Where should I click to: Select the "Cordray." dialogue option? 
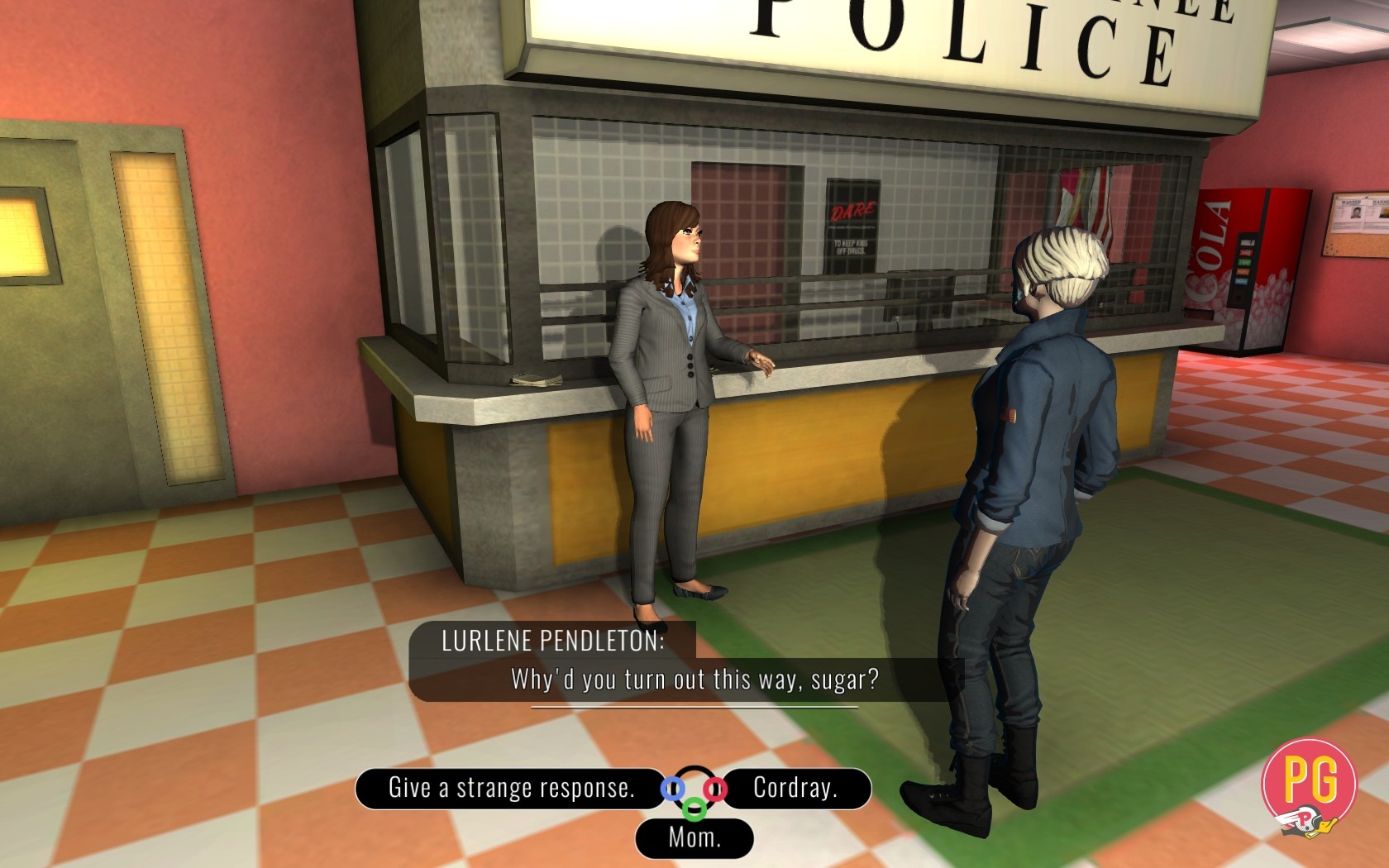click(795, 789)
